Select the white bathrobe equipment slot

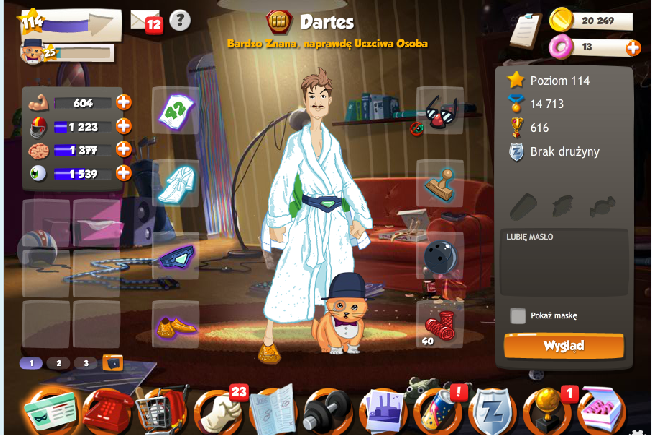point(175,180)
